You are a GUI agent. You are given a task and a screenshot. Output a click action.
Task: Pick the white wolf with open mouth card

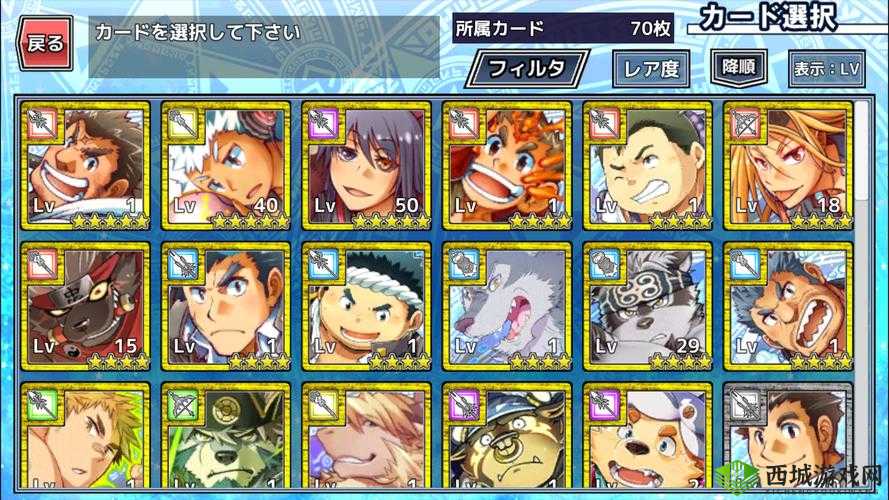(x=506, y=306)
